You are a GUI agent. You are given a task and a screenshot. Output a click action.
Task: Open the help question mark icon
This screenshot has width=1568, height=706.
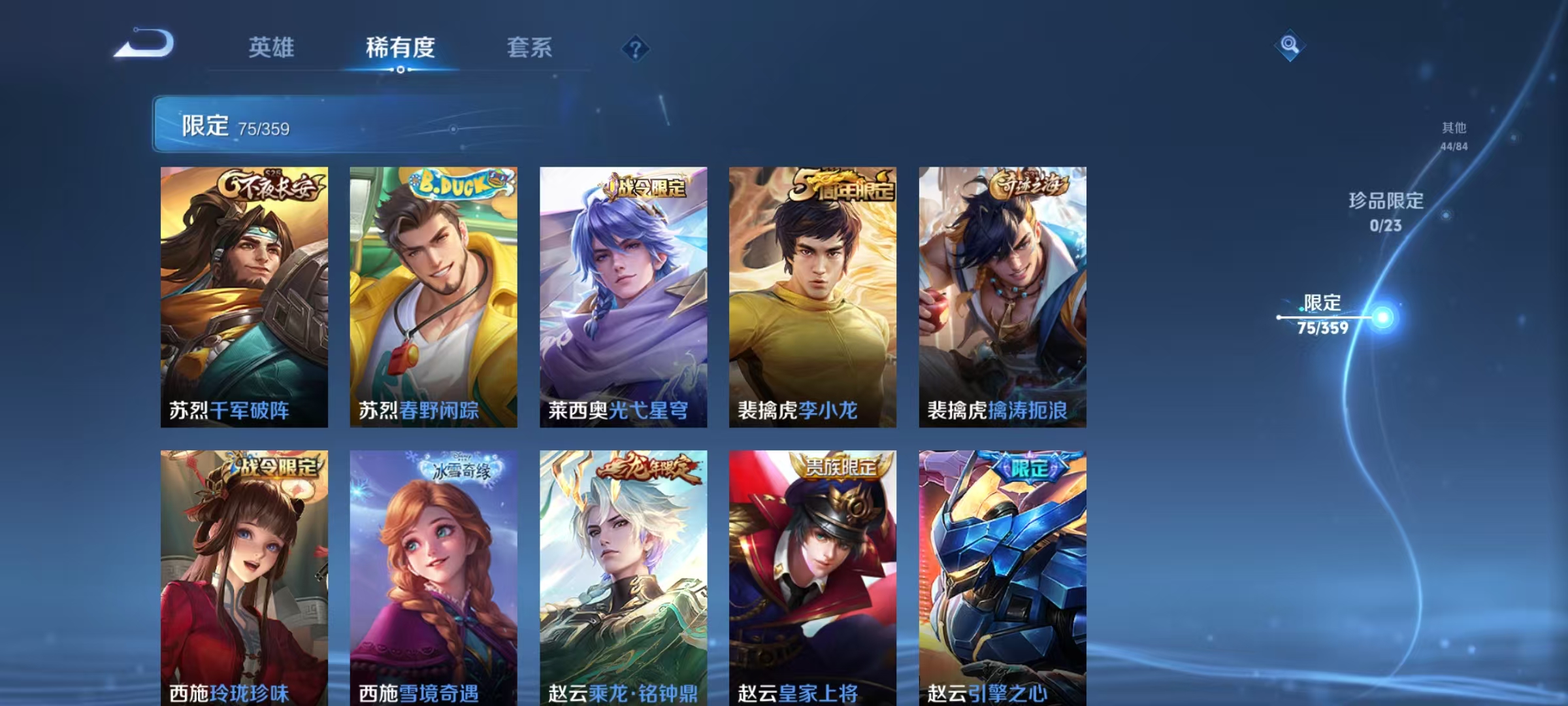coord(634,48)
